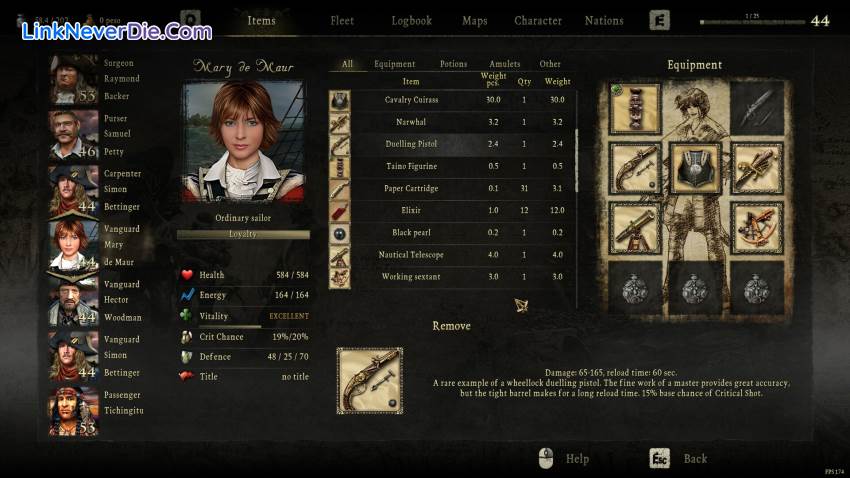The image size is (850, 478).
Task: Filter items by Equipment category
Action: 394,64
